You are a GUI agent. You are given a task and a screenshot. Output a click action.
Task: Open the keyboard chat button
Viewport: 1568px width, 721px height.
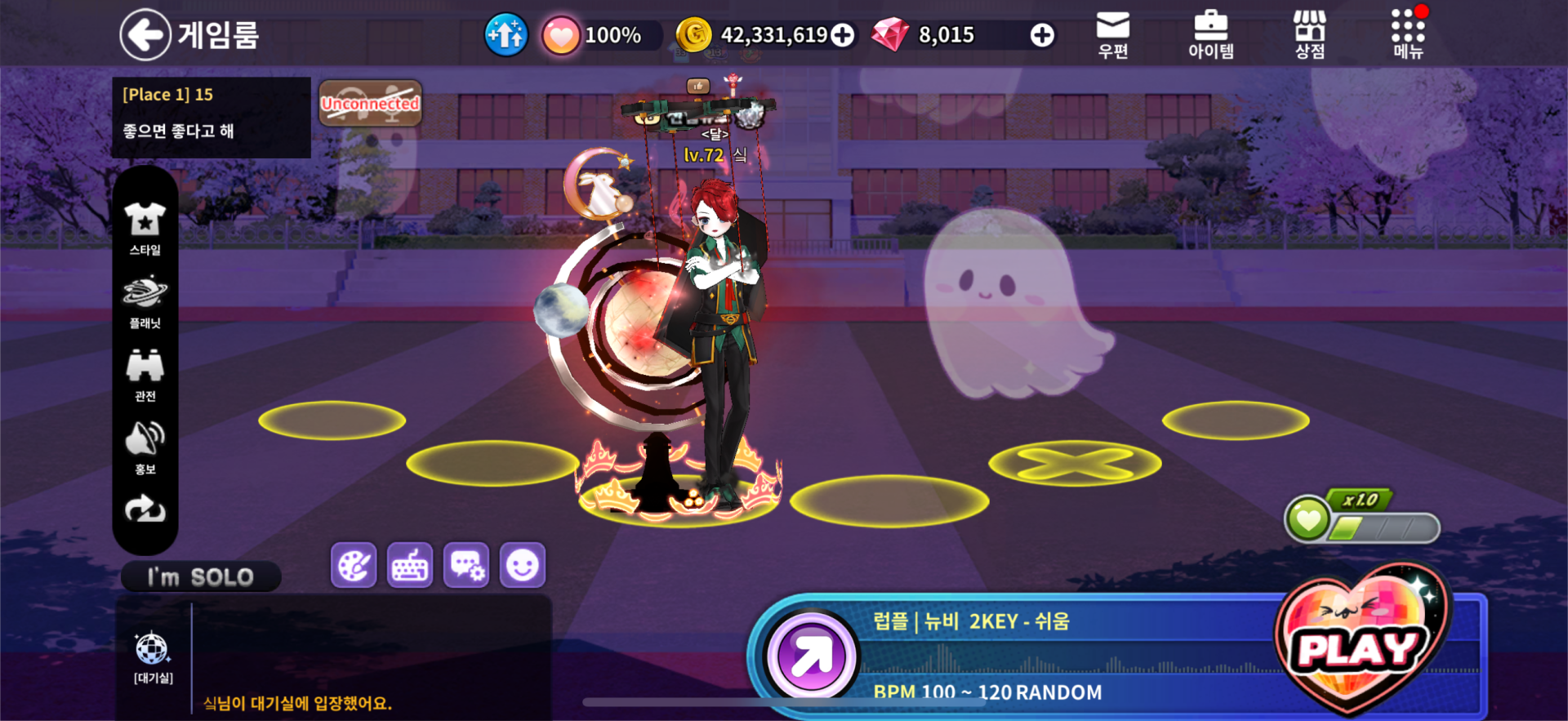pyautogui.click(x=410, y=565)
